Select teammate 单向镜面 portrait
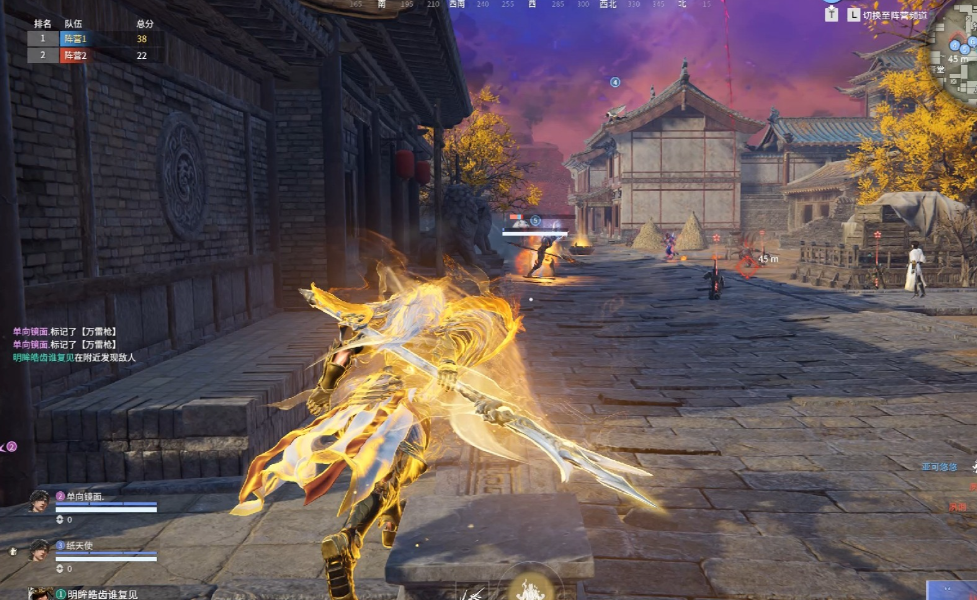This screenshot has width=977, height=600. (39, 501)
